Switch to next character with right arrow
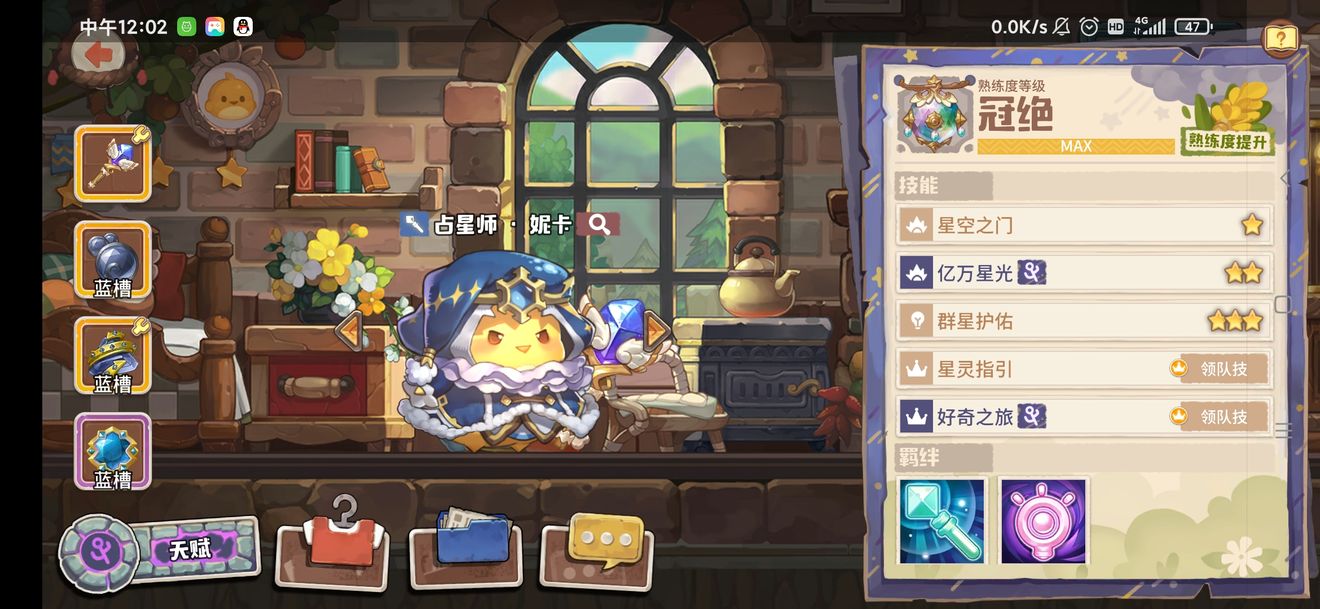The width and height of the screenshot is (1320, 609). point(656,330)
